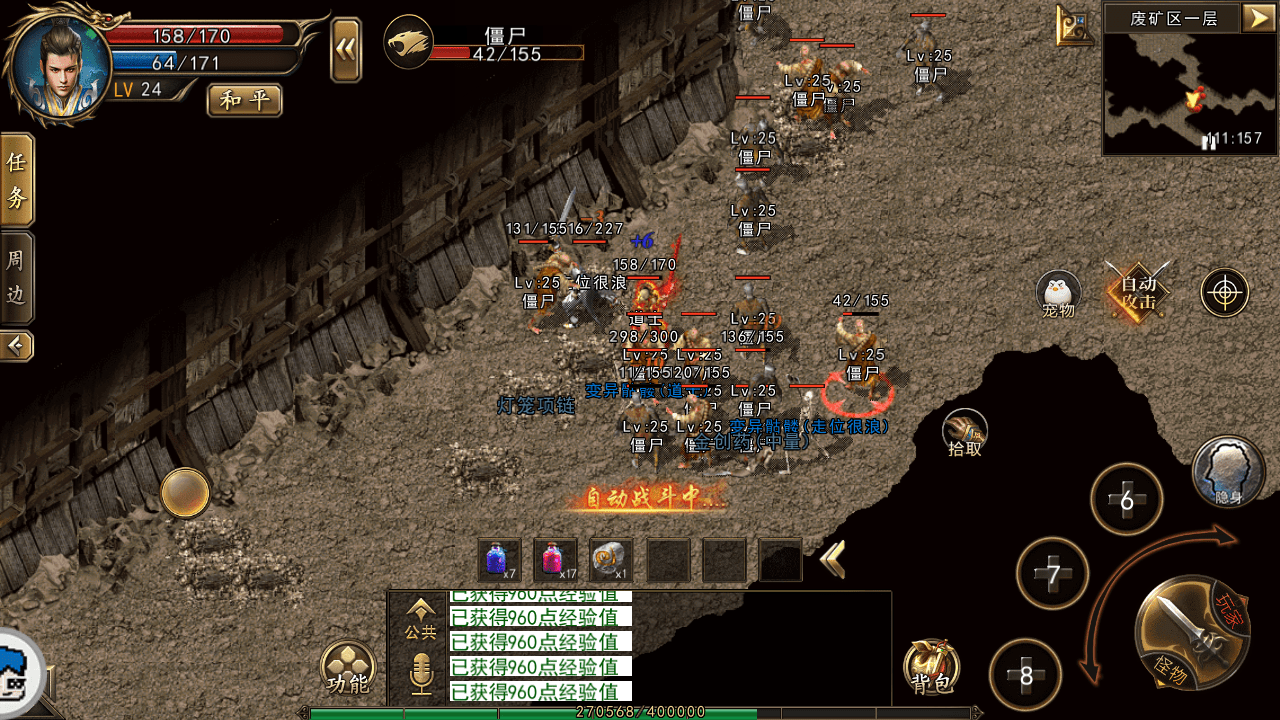1280x720 pixels.
Task: Open the 宠物 pet menu
Action: pyautogui.click(x=1058, y=294)
